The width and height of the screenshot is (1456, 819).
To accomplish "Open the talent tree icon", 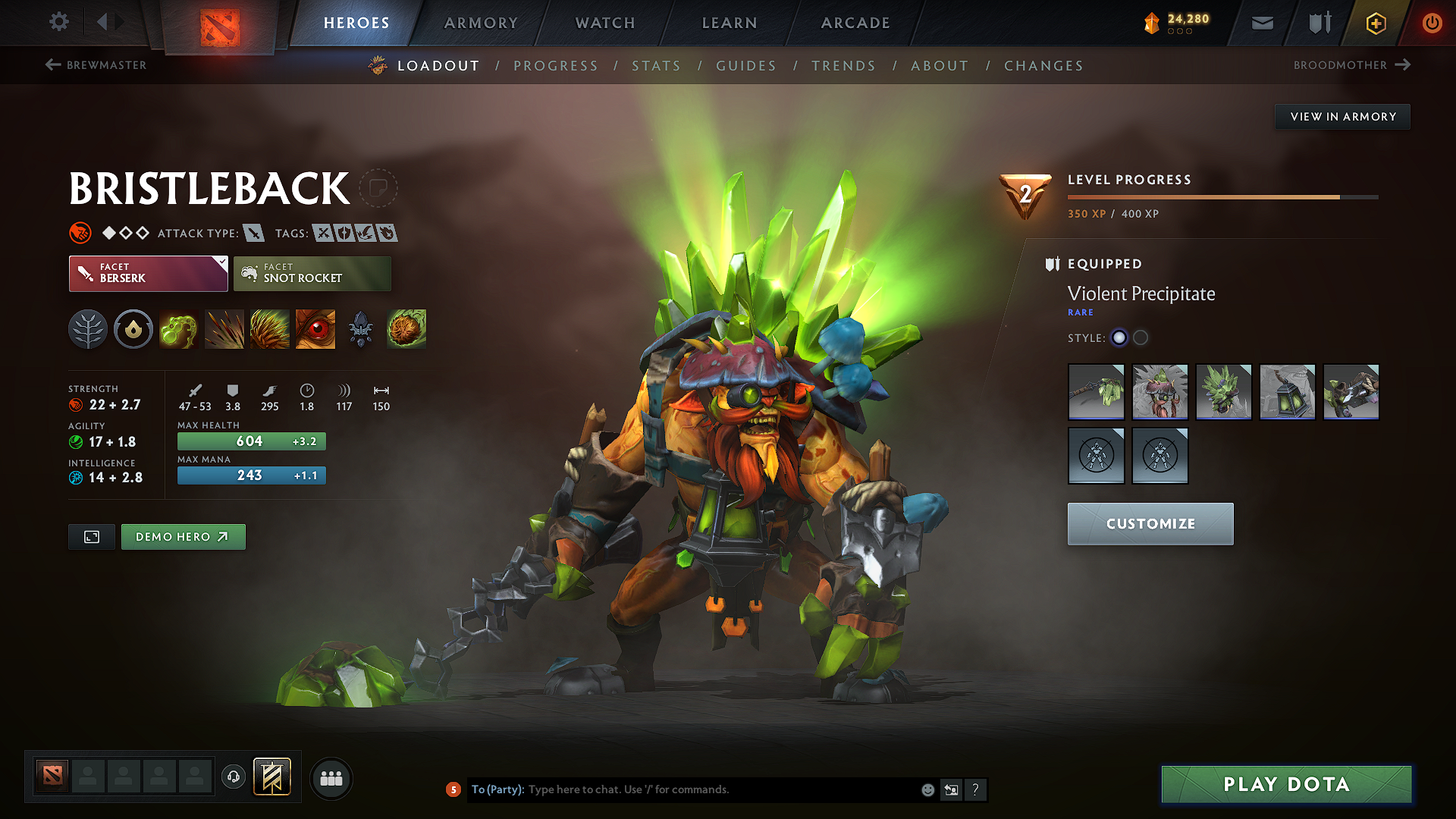I will [x=87, y=328].
